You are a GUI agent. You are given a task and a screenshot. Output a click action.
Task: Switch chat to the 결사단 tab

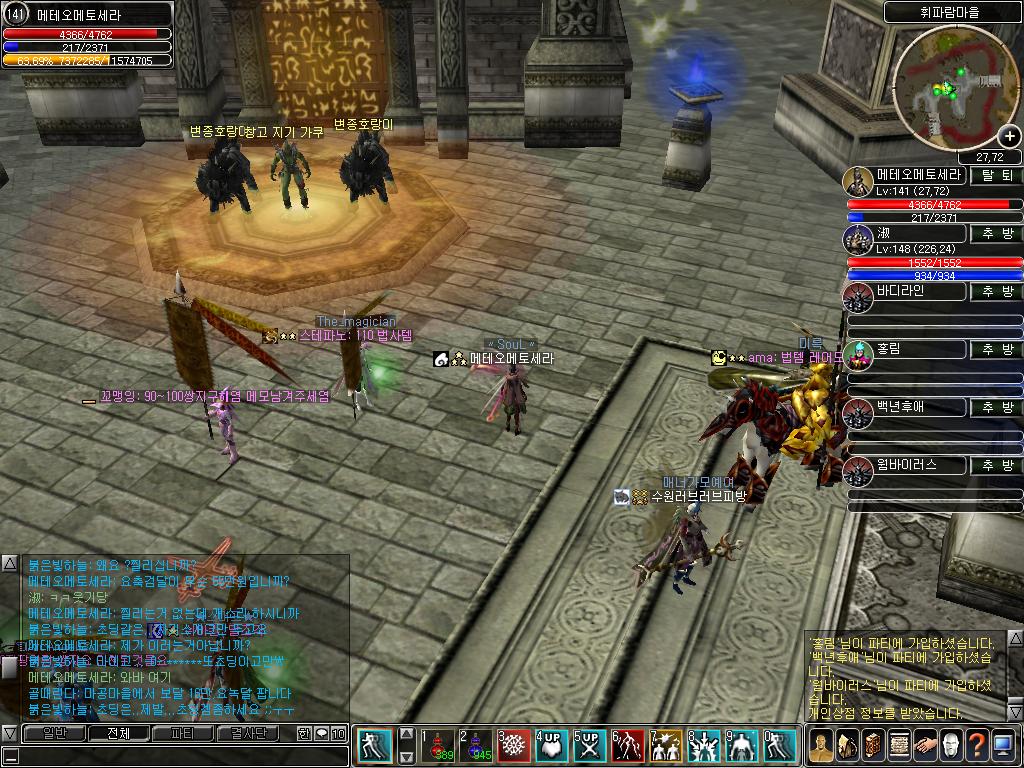pyautogui.click(x=248, y=733)
